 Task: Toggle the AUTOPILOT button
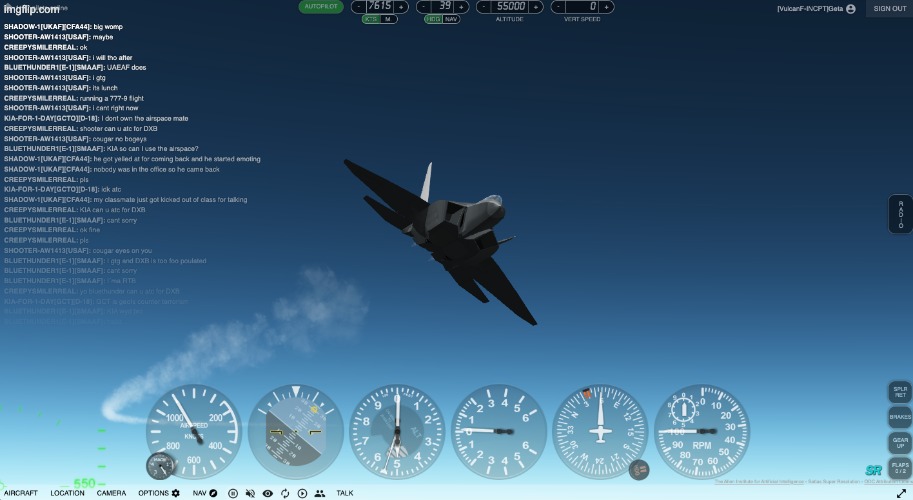coord(320,6)
